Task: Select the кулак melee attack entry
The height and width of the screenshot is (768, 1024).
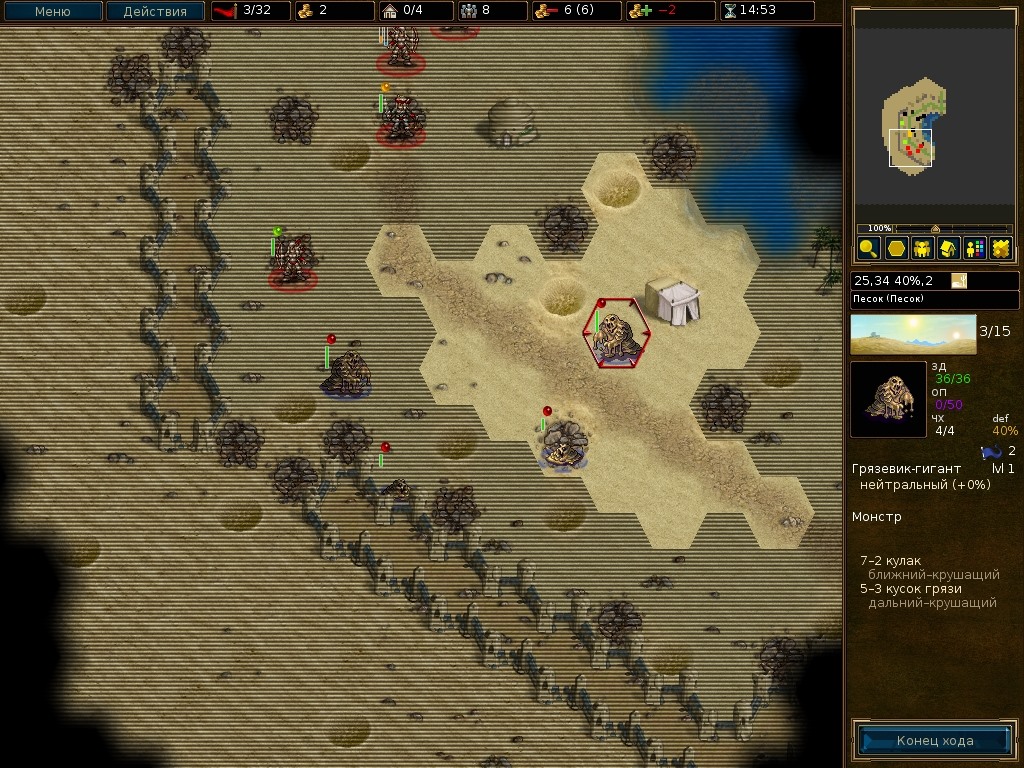Action: click(x=890, y=561)
